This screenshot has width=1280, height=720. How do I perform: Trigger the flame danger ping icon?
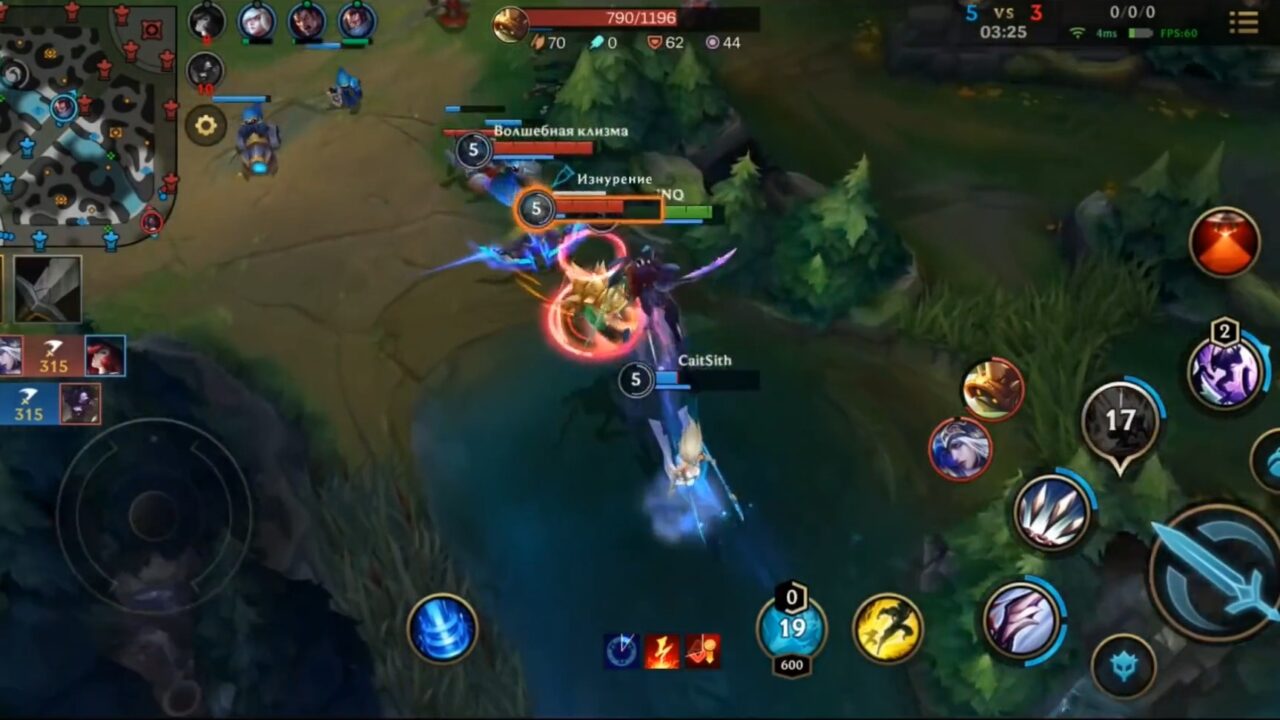coord(661,650)
